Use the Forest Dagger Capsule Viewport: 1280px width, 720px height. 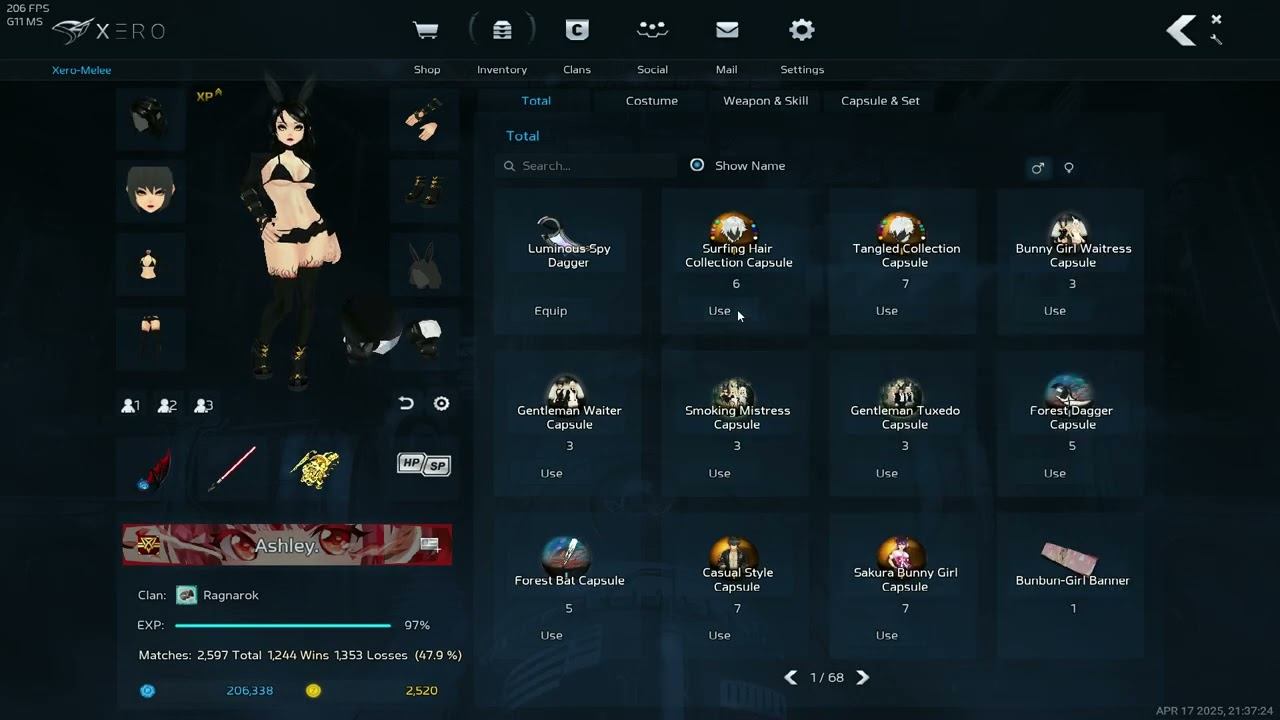click(x=1055, y=473)
